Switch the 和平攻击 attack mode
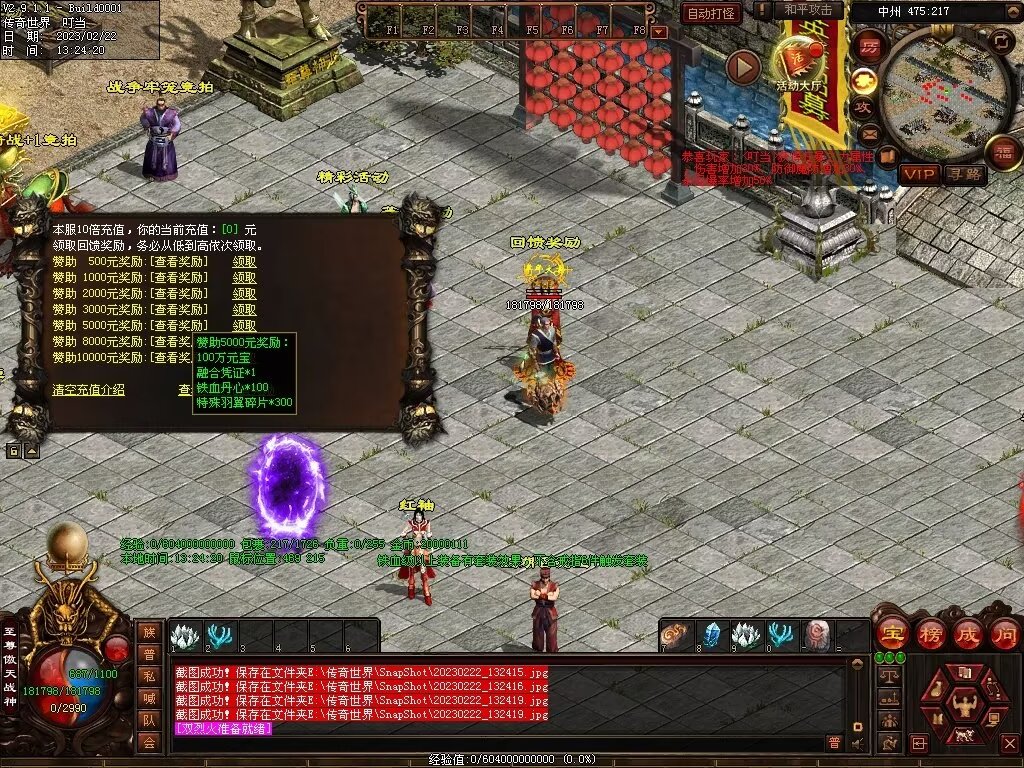Image resolution: width=1024 pixels, height=768 pixels. 807,10
